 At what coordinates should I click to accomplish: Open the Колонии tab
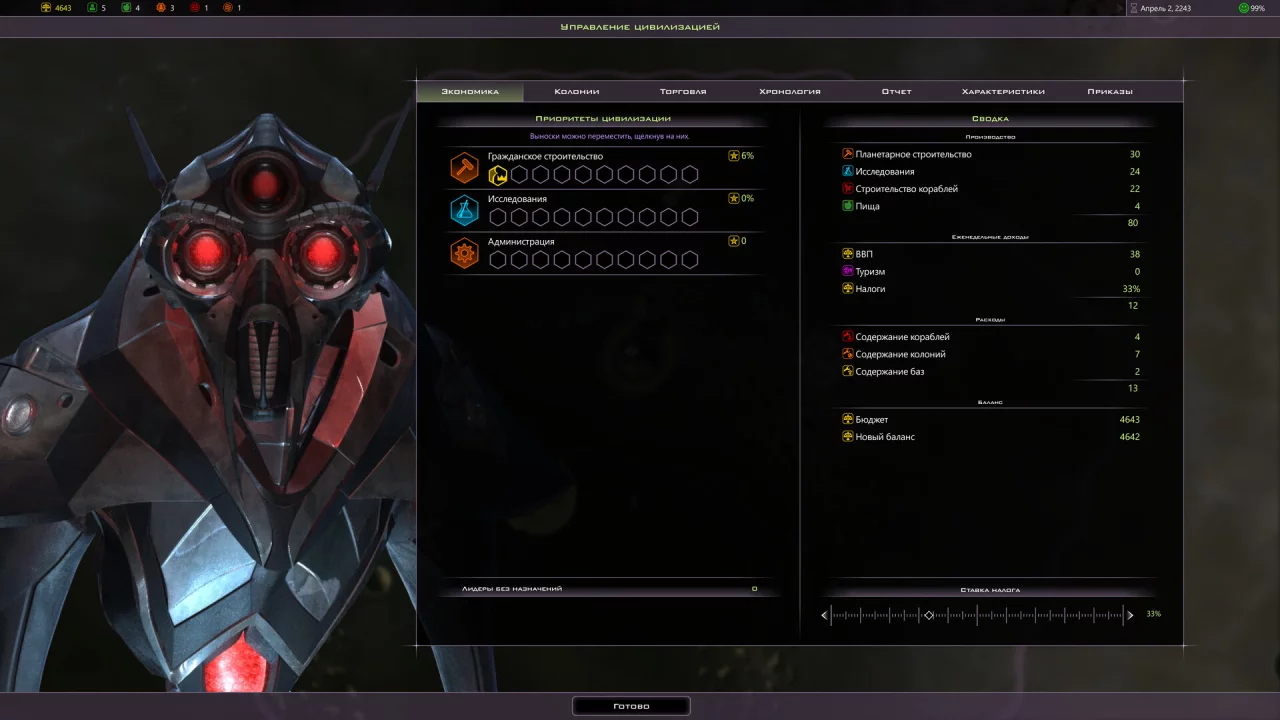click(577, 91)
